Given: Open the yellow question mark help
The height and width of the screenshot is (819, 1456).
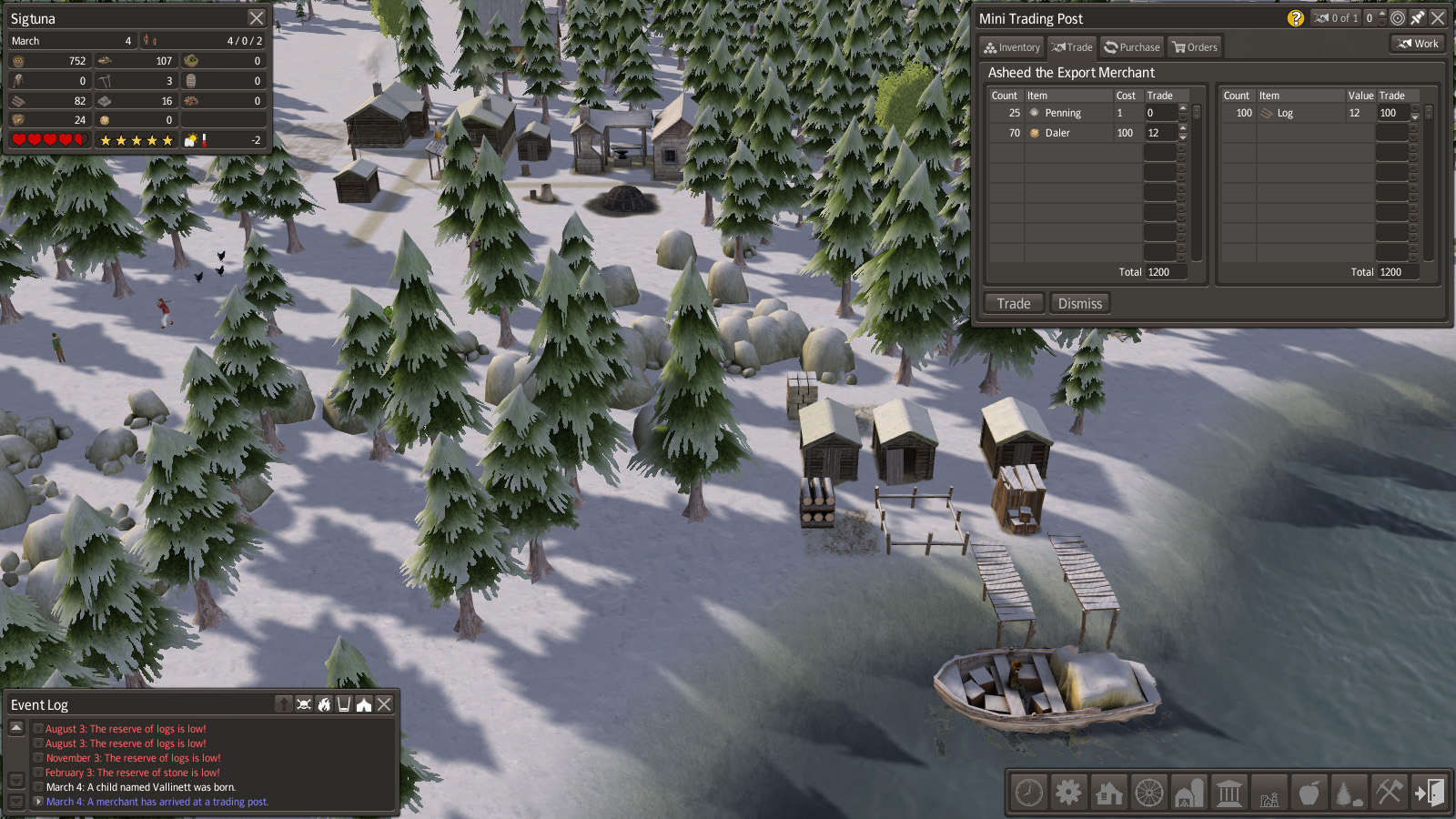Looking at the screenshot, I should click(x=1296, y=18).
